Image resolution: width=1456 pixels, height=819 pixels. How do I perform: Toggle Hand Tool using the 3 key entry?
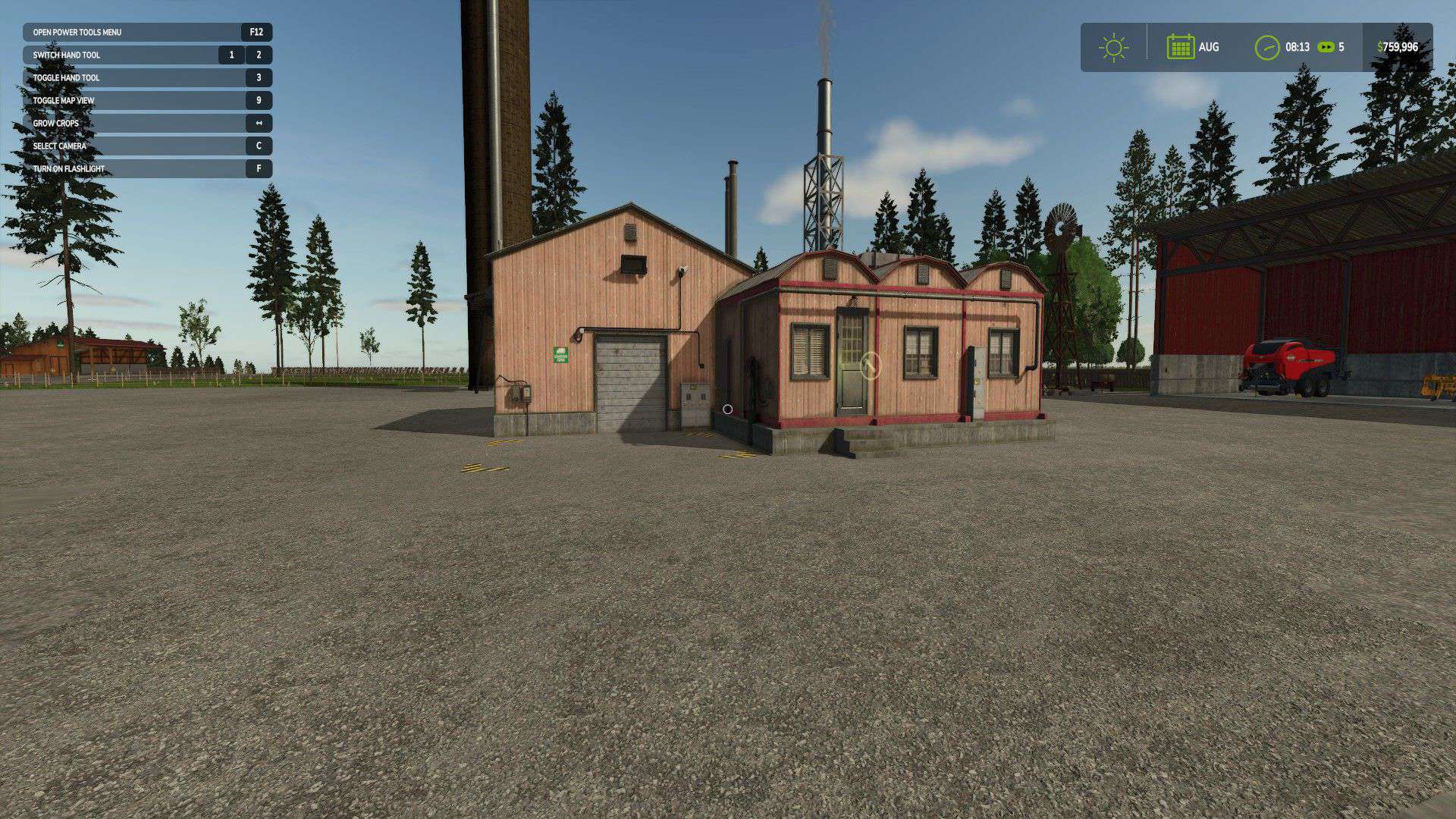click(257, 77)
